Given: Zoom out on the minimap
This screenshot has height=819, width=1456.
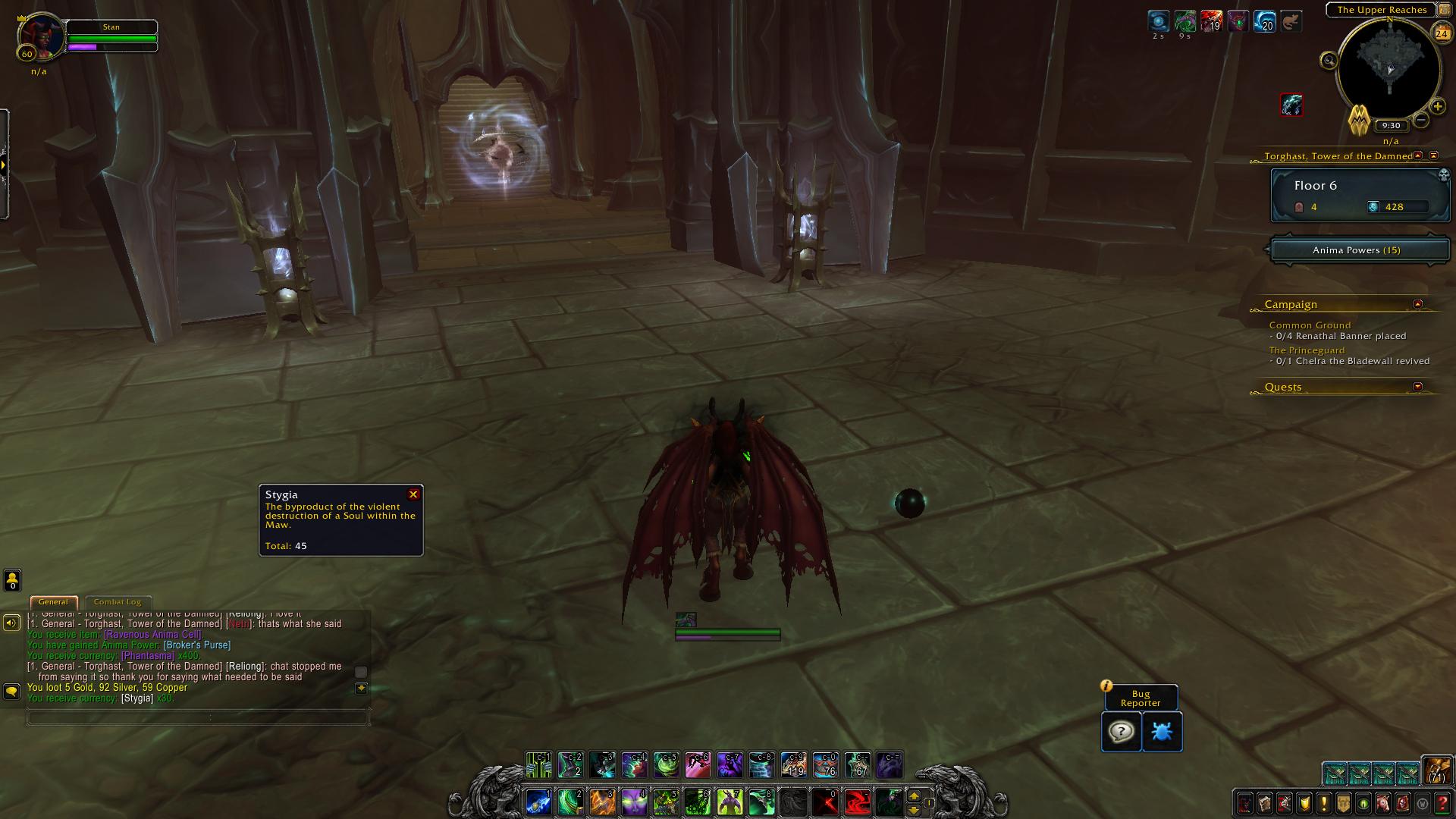Looking at the screenshot, I should point(1421,120).
